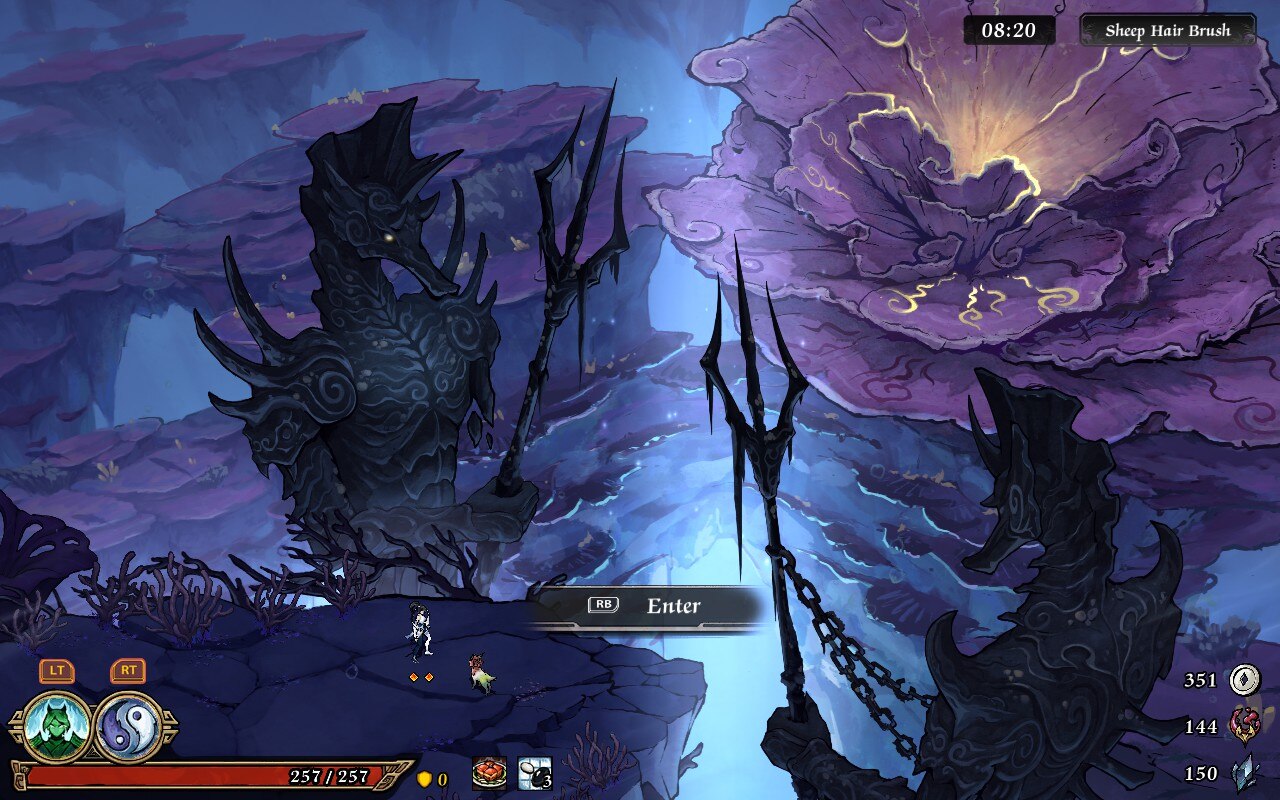Image resolution: width=1280 pixels, height=800 pixels.
Task: Use the red braised pork dish item
Action: [489, 773]
